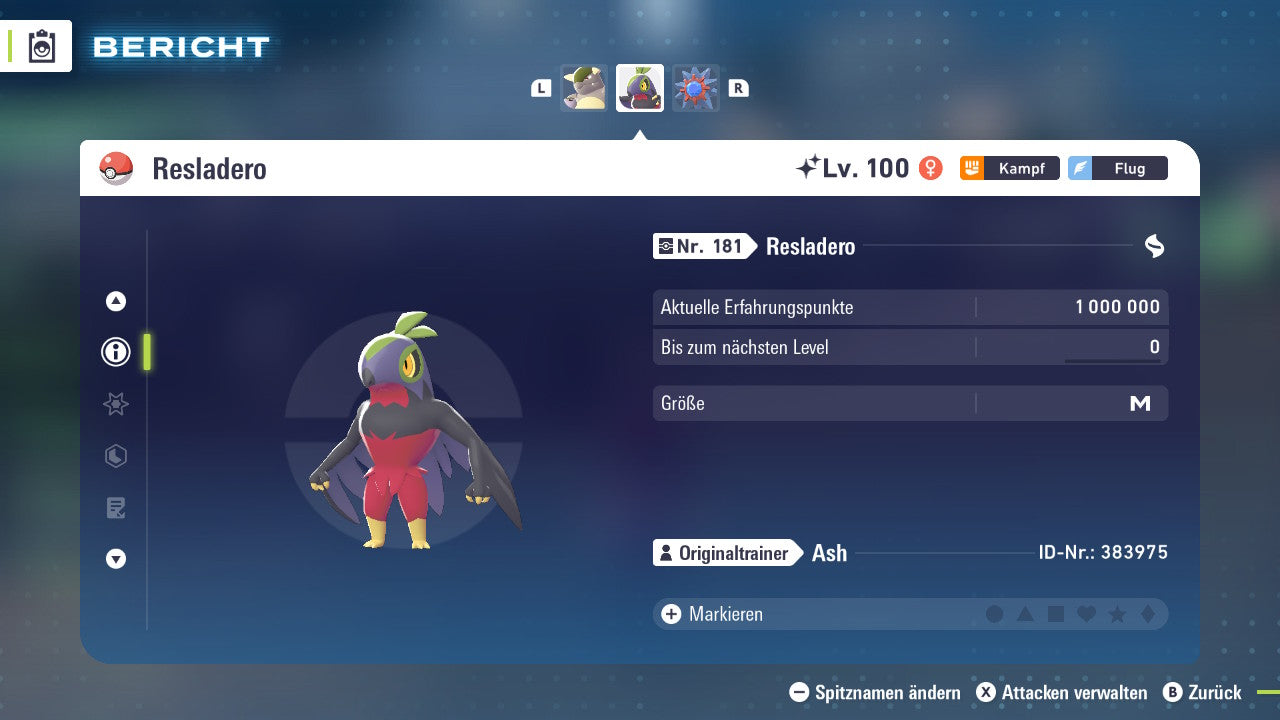This screenshot has height=720, width=1280.
Task: Toggle the star marking
Action: tap(1115, 613)
